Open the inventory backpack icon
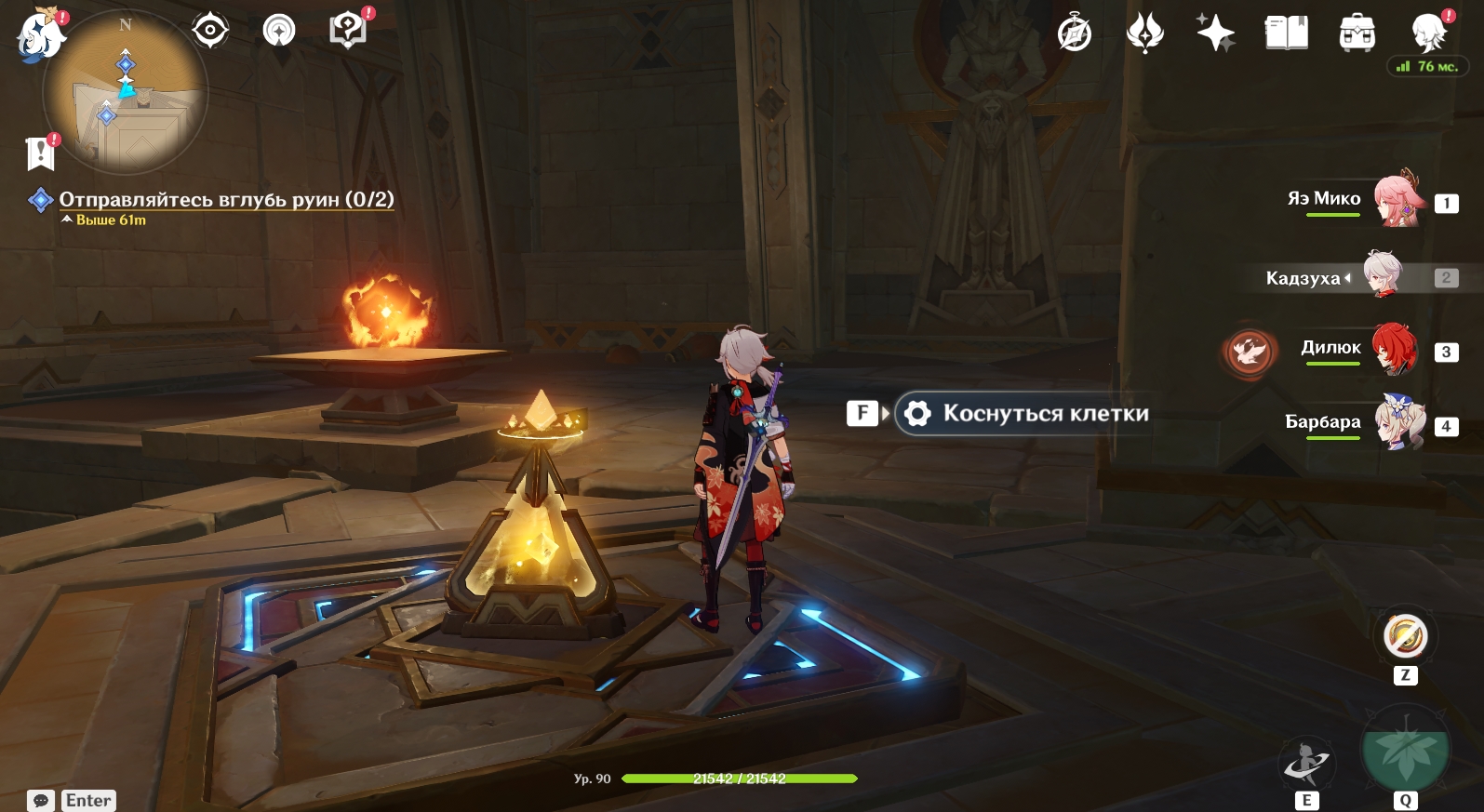The image size is (1484, 812). click(1357, 33)
